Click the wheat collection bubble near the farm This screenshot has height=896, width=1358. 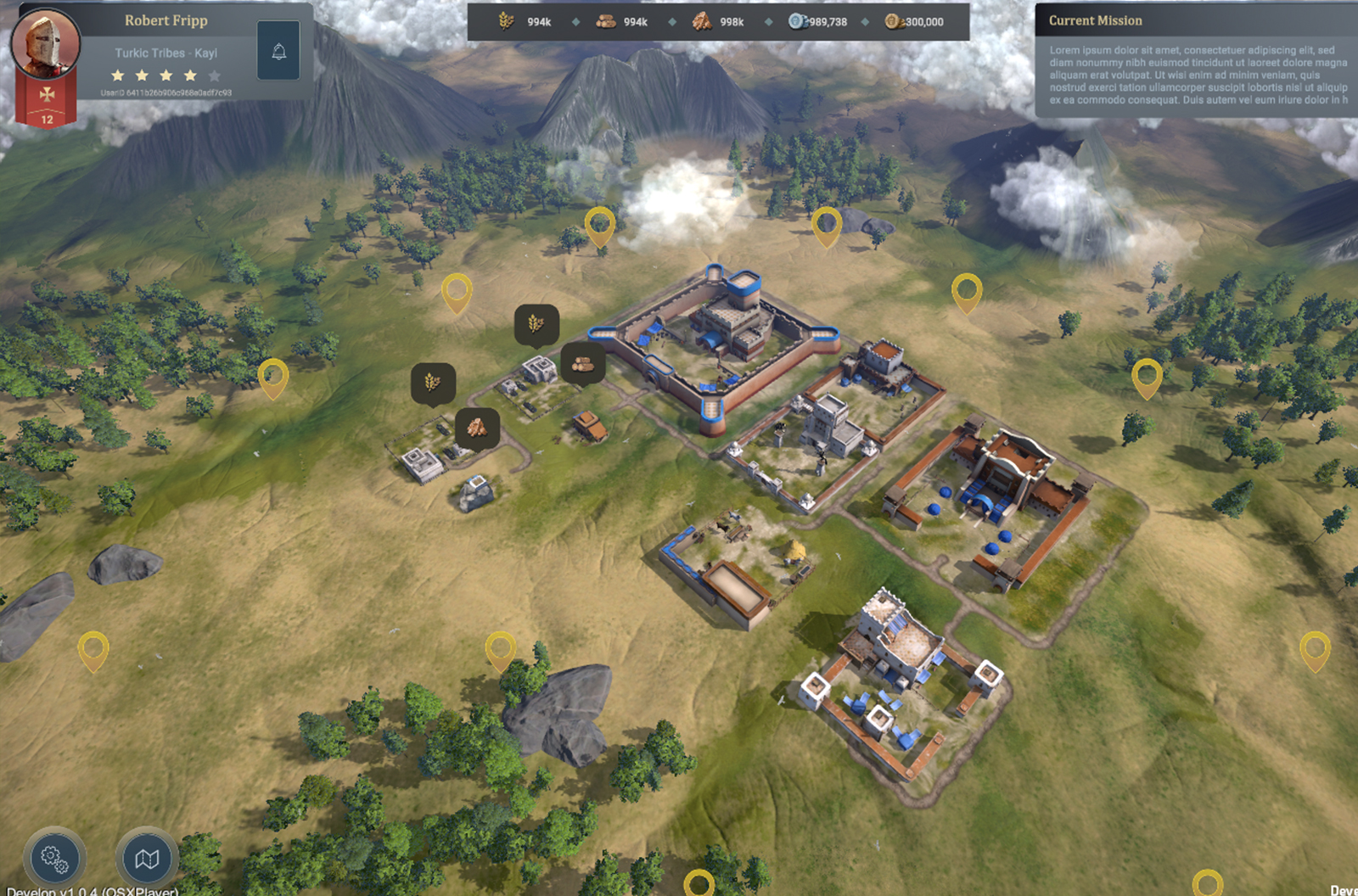(x=432, y=383)
